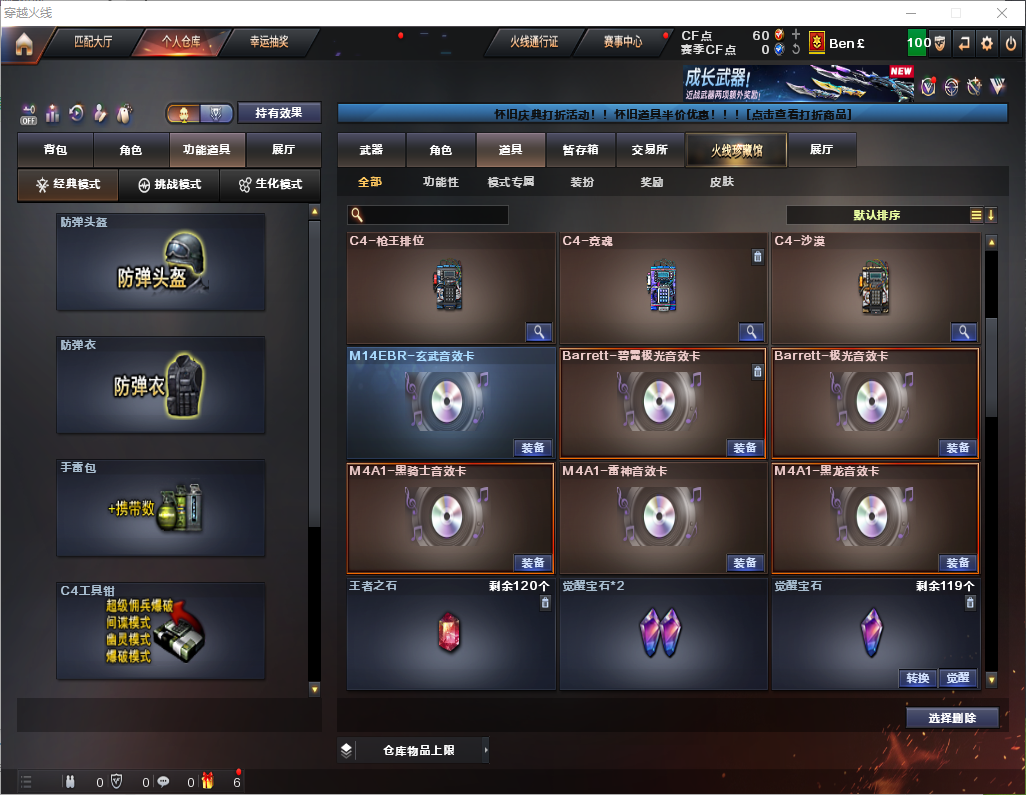Click the 持有效果 owned effects button
The width and height of the screenshot is (1026, 795).
(279, 113)
